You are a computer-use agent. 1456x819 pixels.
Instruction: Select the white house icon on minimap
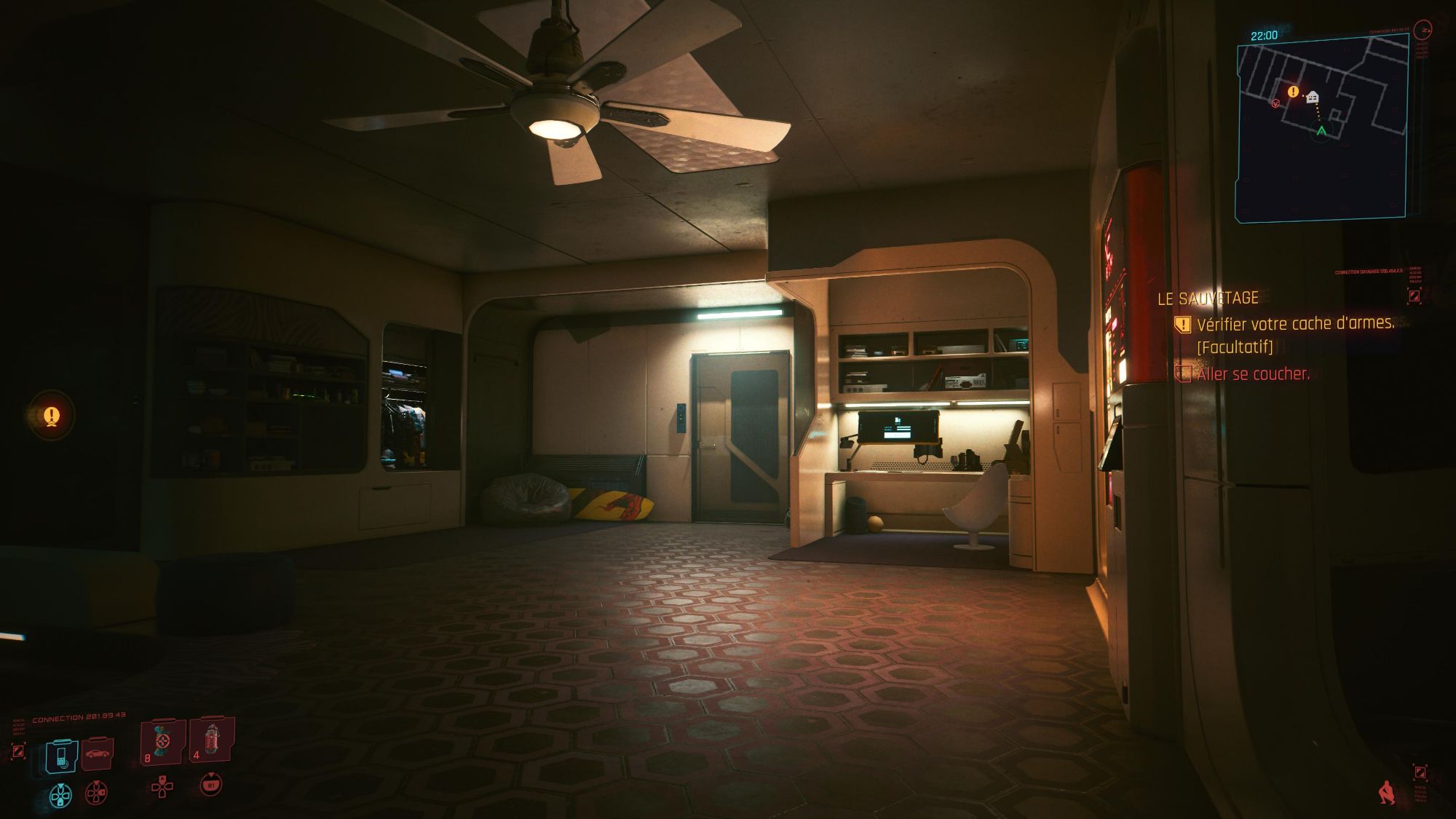point(1313,96)
